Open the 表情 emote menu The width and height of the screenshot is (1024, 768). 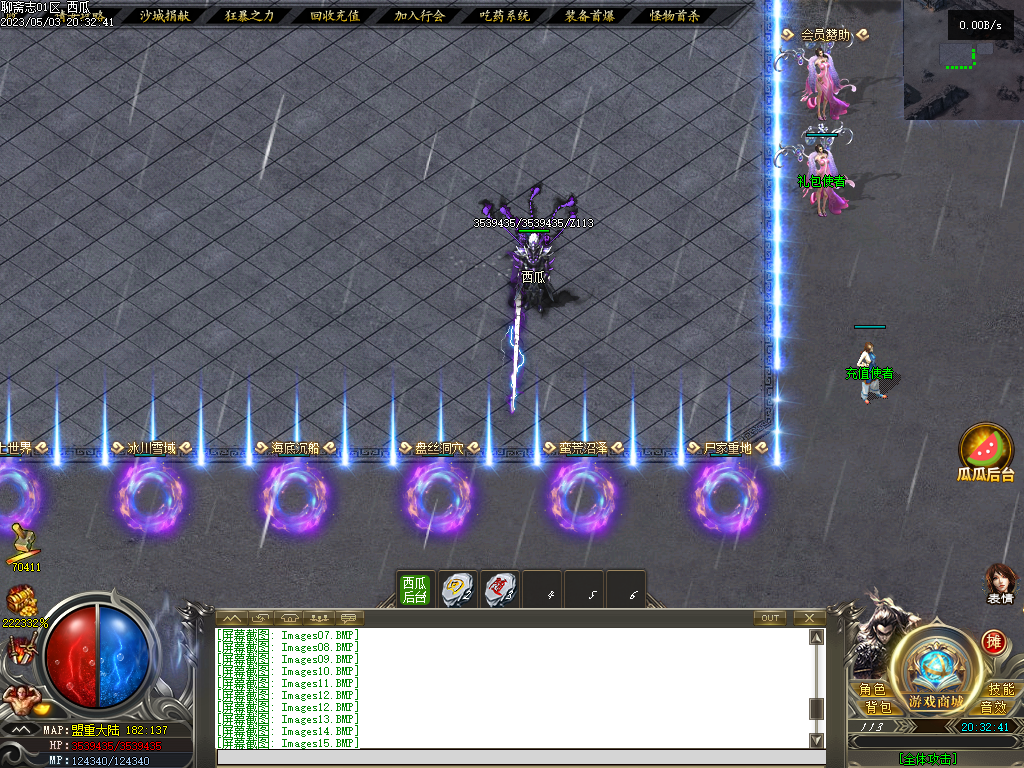(1000, 580)
